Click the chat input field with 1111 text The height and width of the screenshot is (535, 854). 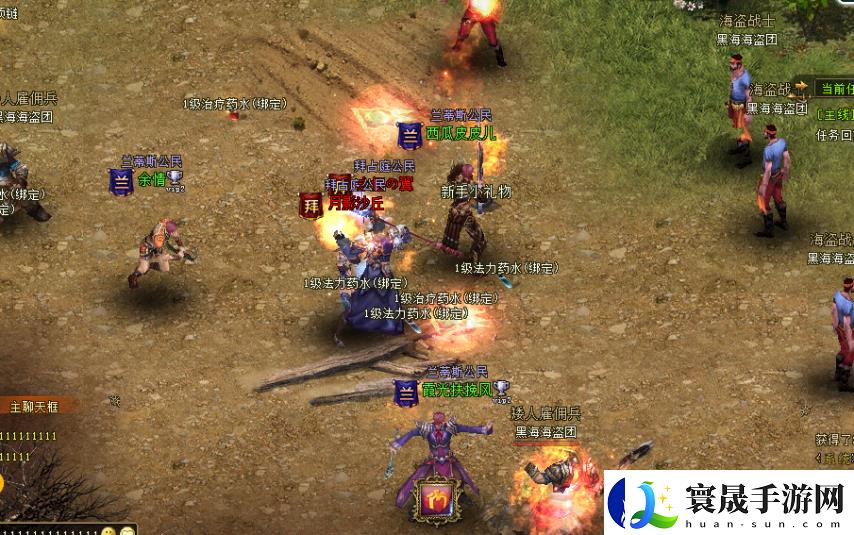50,530
